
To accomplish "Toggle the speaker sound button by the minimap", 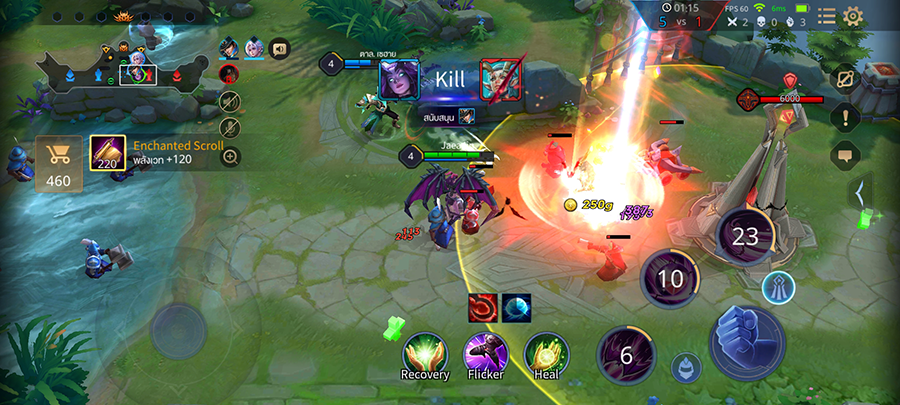I will point(278,48).
